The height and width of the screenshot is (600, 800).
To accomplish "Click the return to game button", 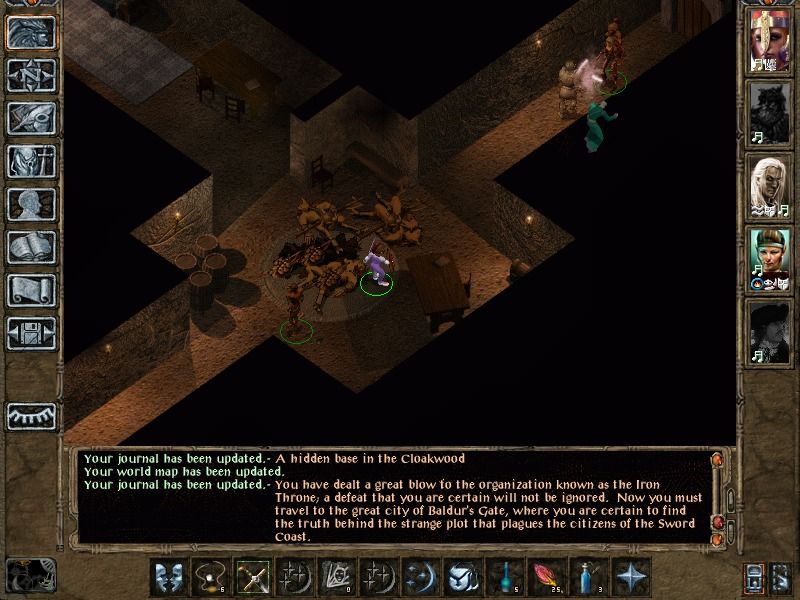I will coord(30,32).
